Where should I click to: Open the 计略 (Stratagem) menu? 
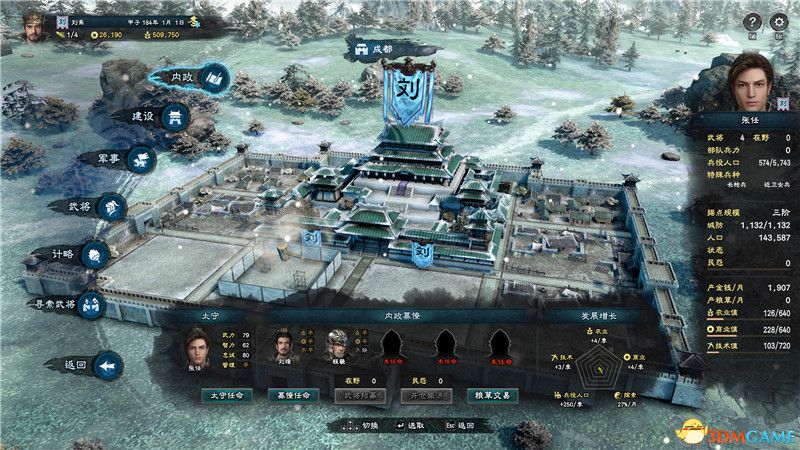coord(78,254)
